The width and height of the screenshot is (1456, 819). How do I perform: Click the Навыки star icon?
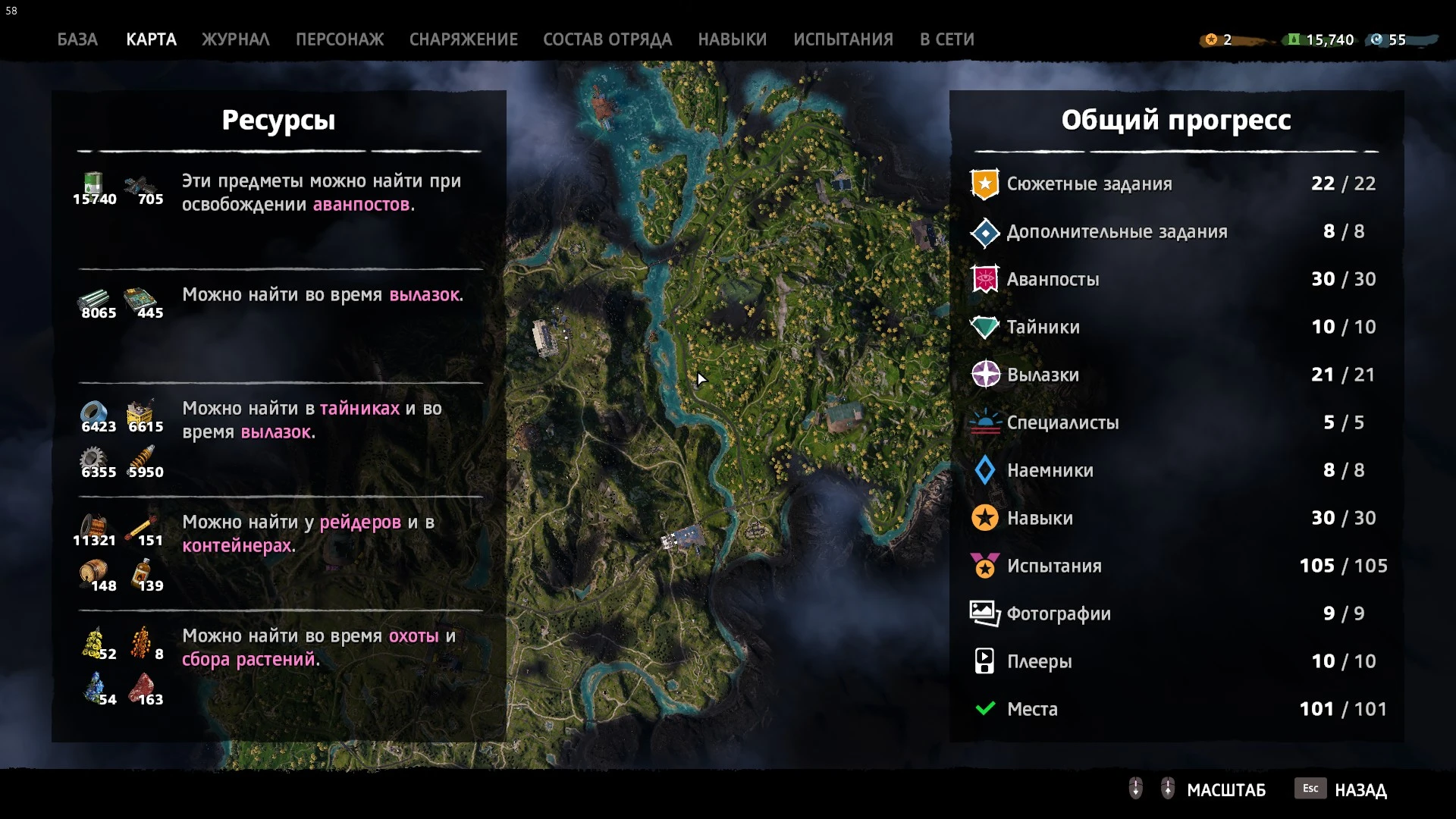coord(985,518)
